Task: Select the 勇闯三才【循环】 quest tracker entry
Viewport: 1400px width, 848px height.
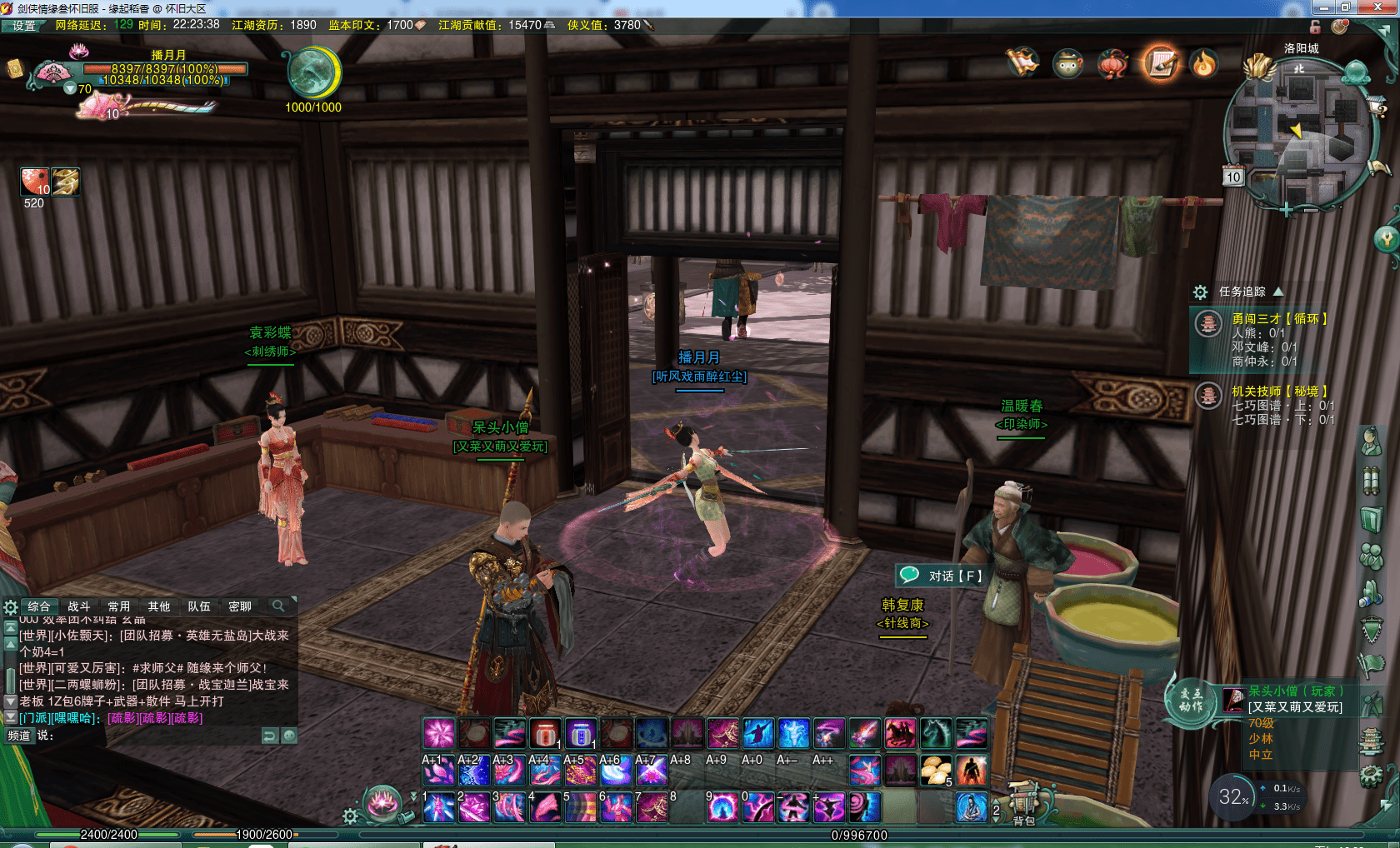Action: 1279,319
